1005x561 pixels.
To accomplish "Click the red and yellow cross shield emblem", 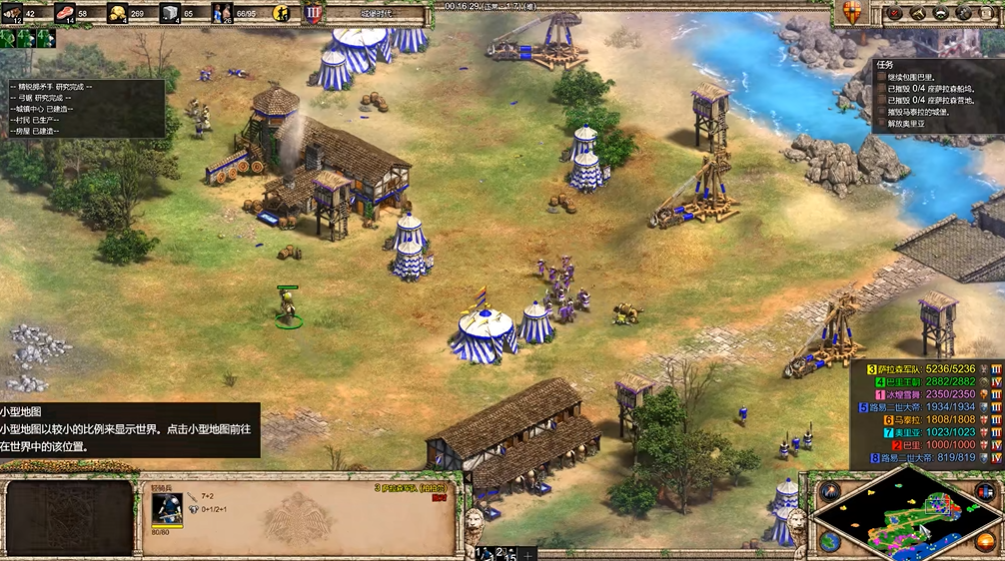I will [852, 13].
